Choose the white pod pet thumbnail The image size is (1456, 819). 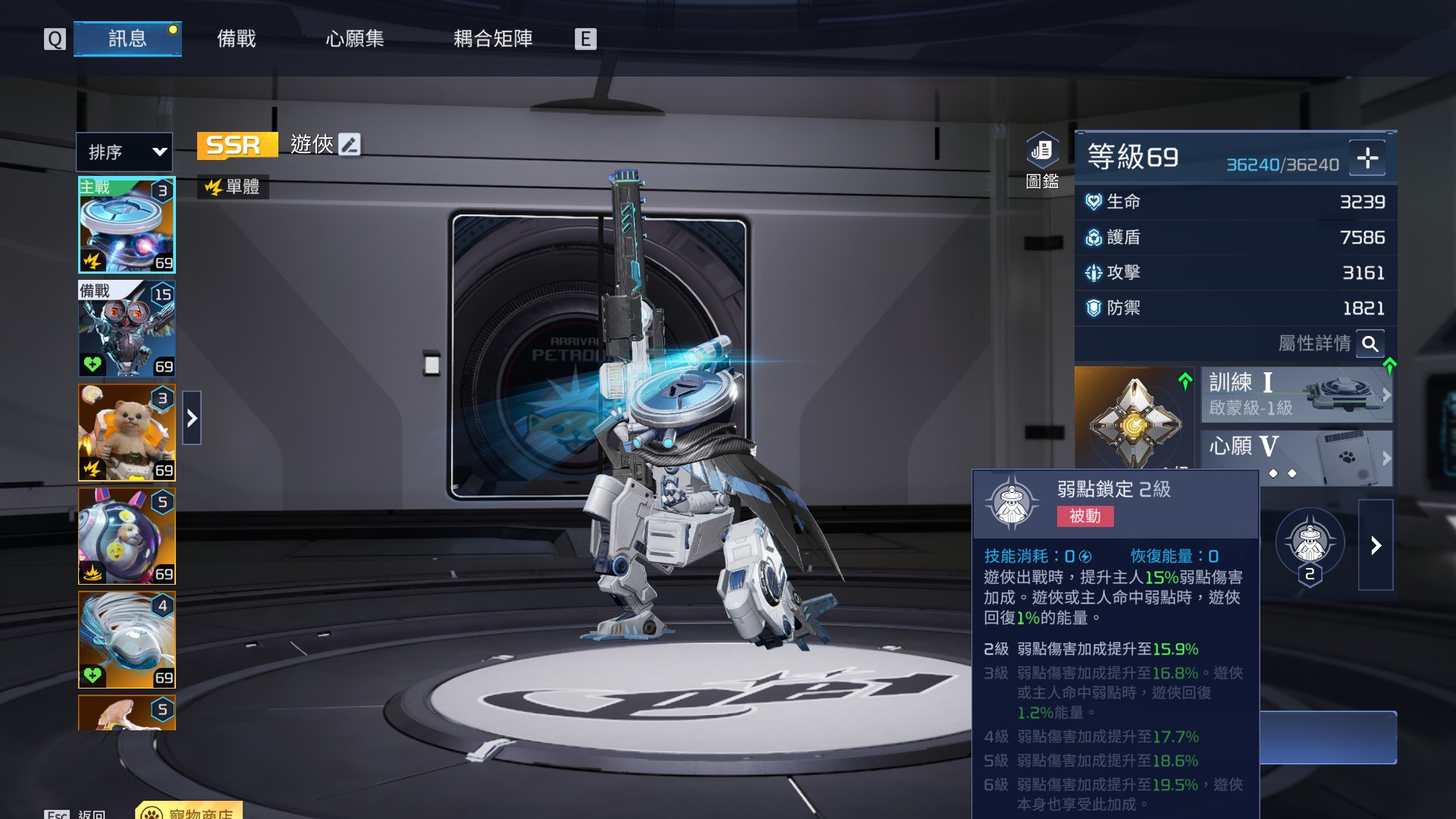[x=127, y=639]
